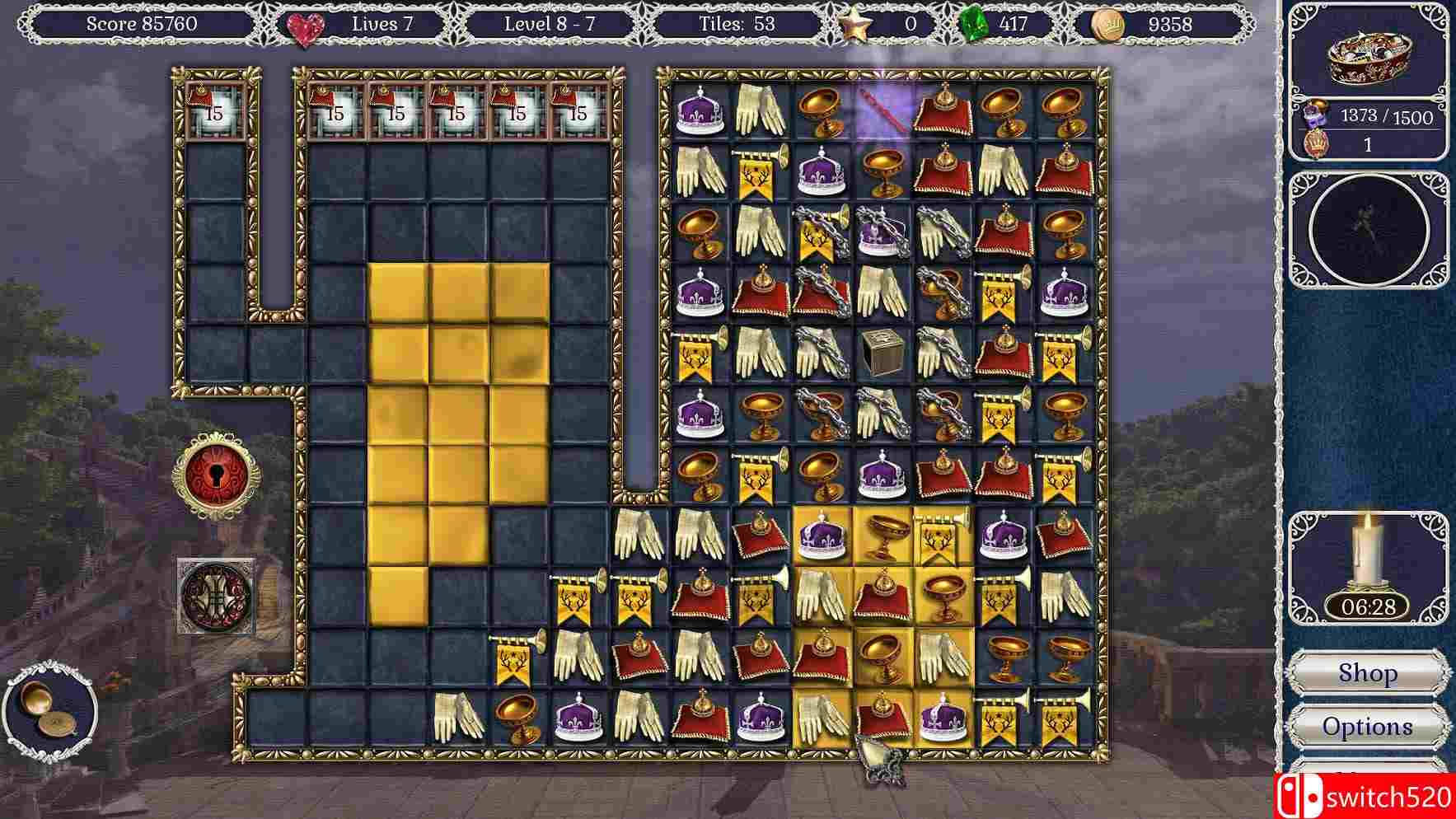Click the ornate square medallion seal

[216, 595]
